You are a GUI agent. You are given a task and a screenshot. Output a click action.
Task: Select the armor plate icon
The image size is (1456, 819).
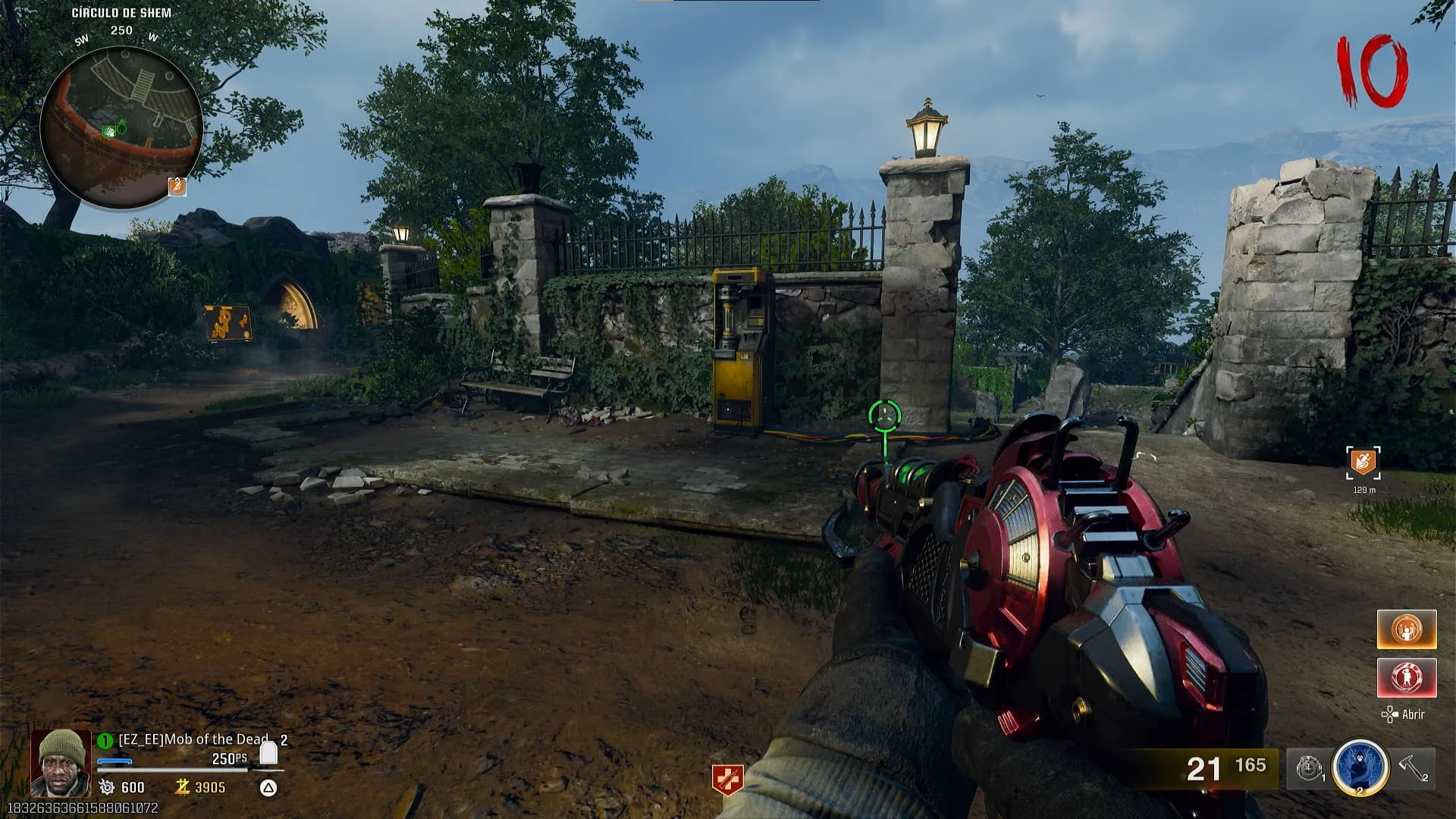coord(268,752)
